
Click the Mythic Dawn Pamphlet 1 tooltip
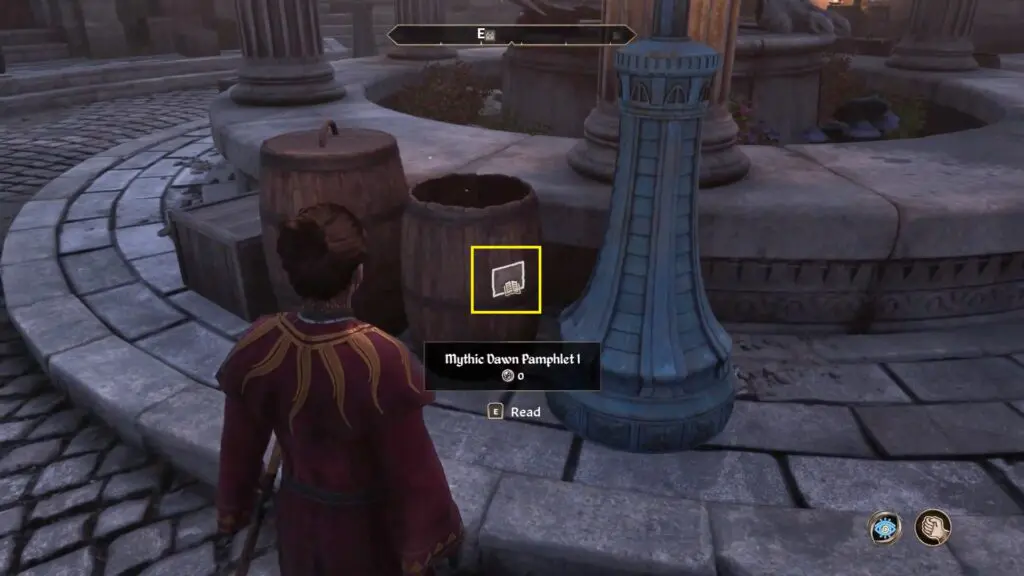(x=512, y=366)
